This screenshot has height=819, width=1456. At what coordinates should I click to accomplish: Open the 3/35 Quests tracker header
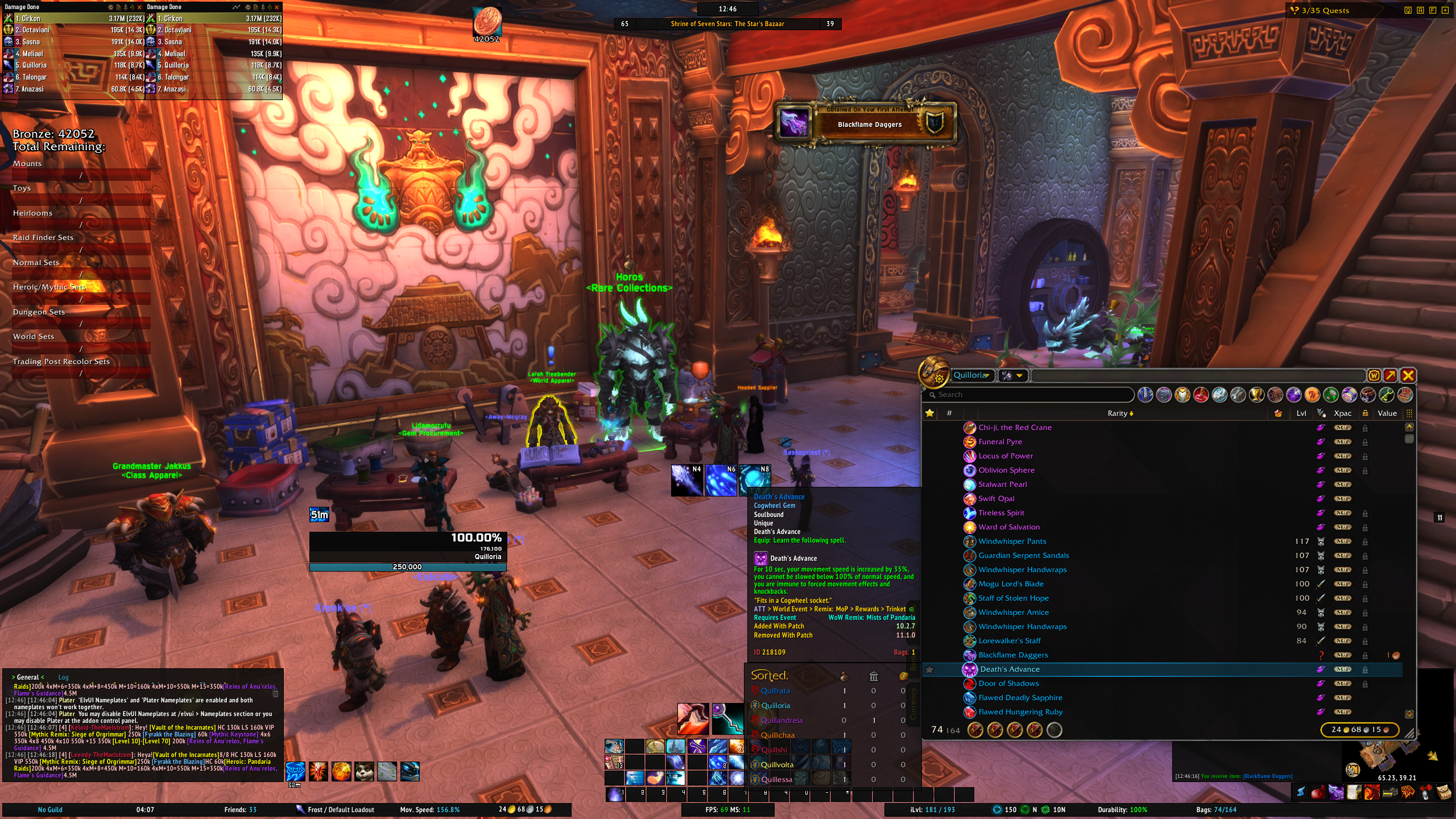[x=1325, y=10]
